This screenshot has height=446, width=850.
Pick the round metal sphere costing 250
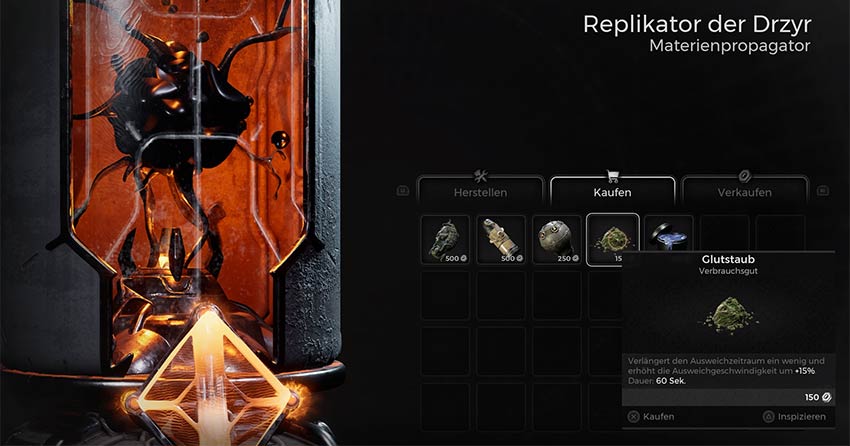(x=557, y=240)
